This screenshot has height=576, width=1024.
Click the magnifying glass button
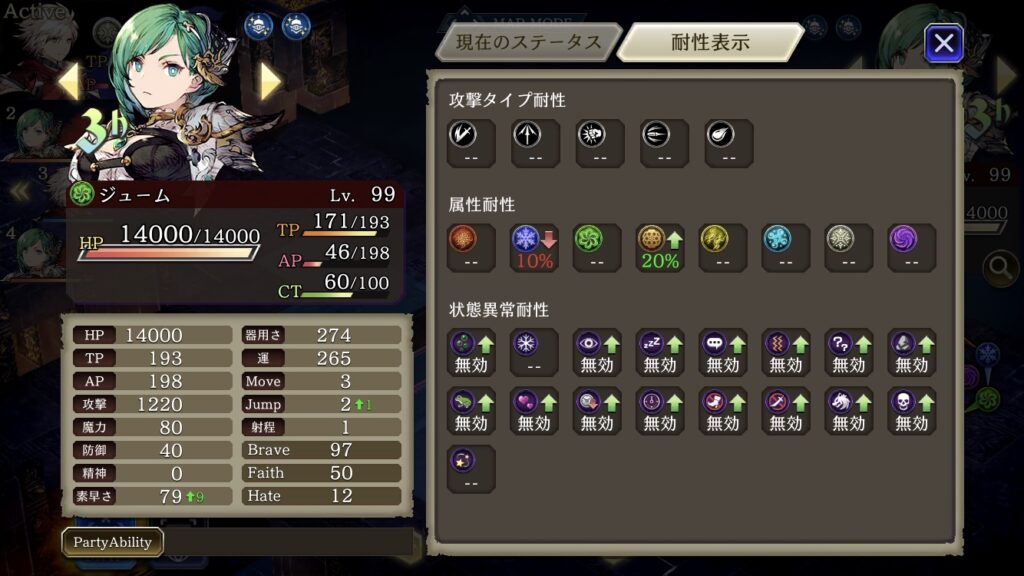click(x=999, y=267)
